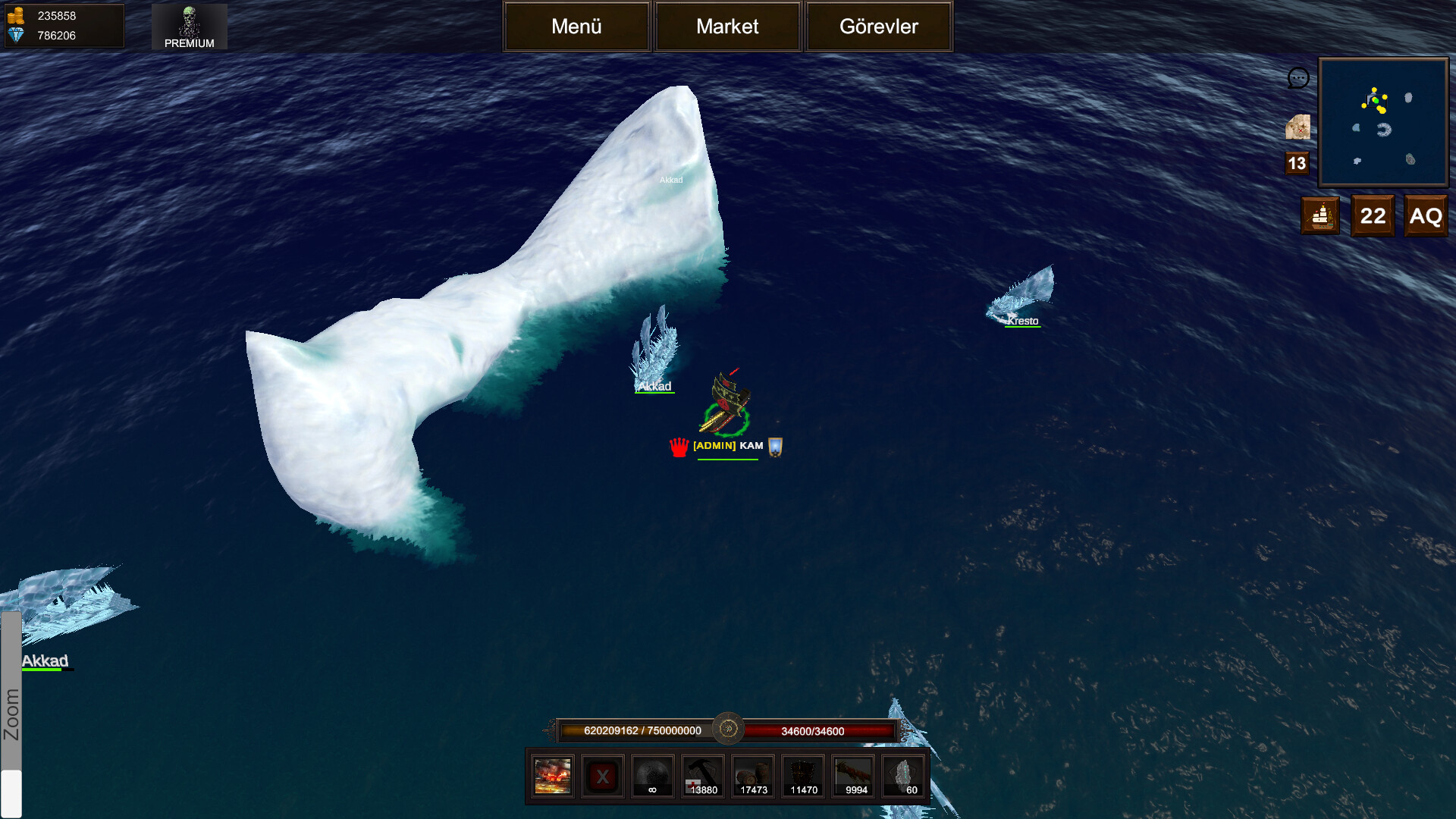Open the Market menu
The image size is (1456, 819).
(x=727, y=27)
